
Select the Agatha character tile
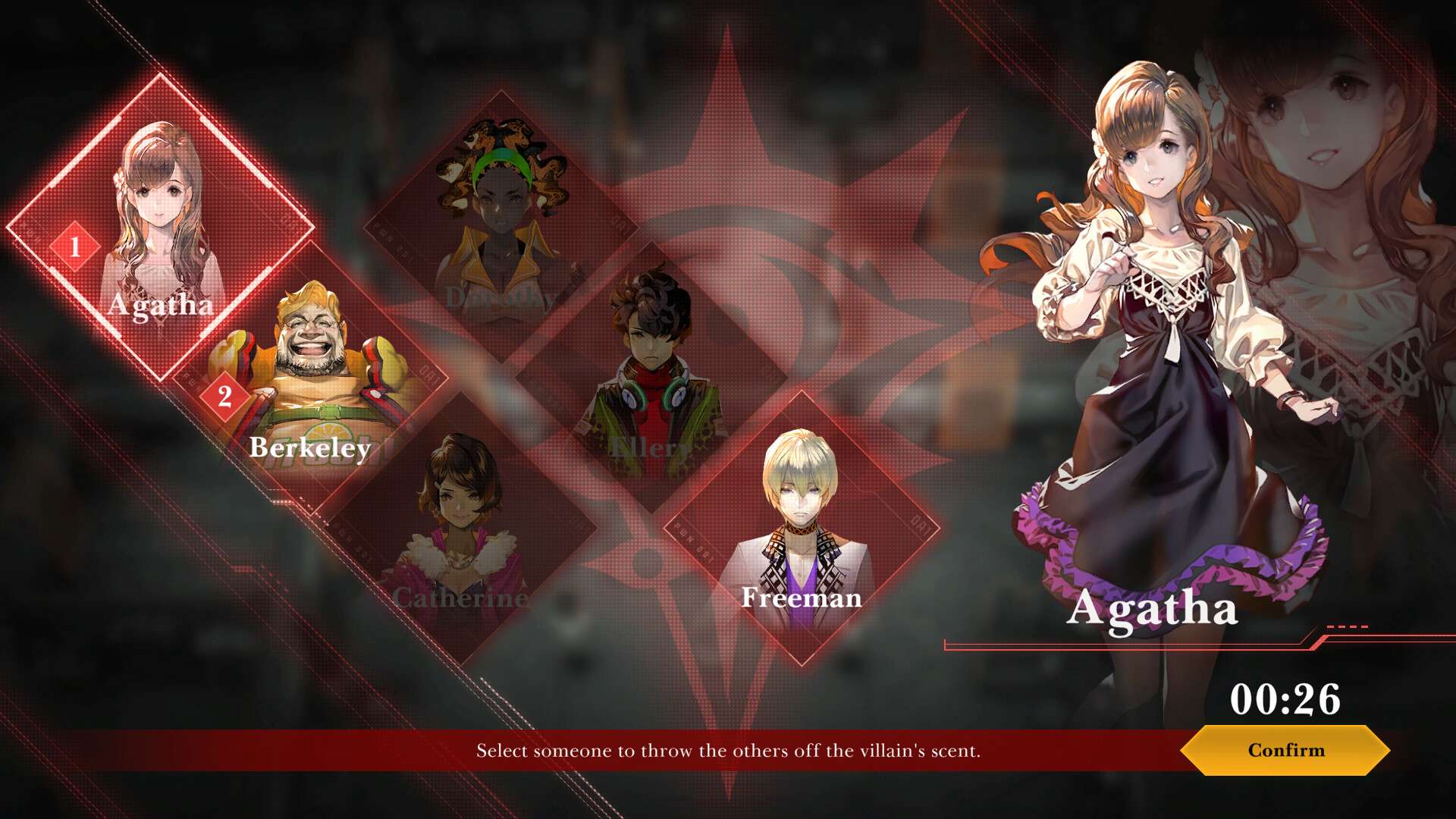pyautogui.click(x=160, y=227)
